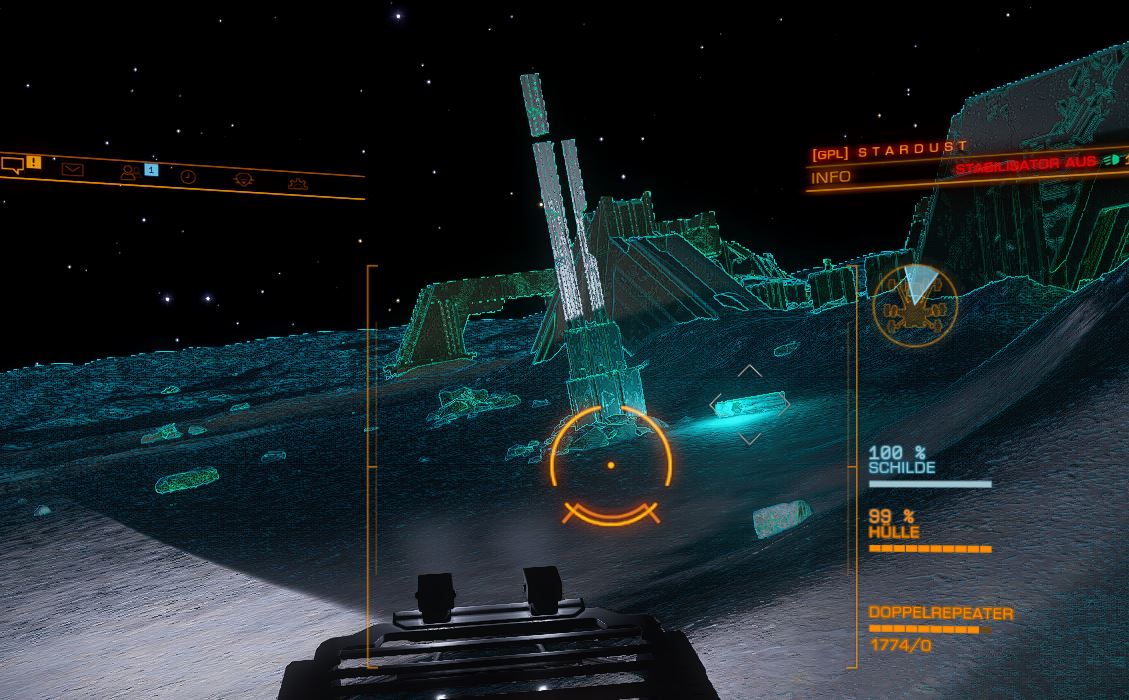Open the clock history tab

188,177
